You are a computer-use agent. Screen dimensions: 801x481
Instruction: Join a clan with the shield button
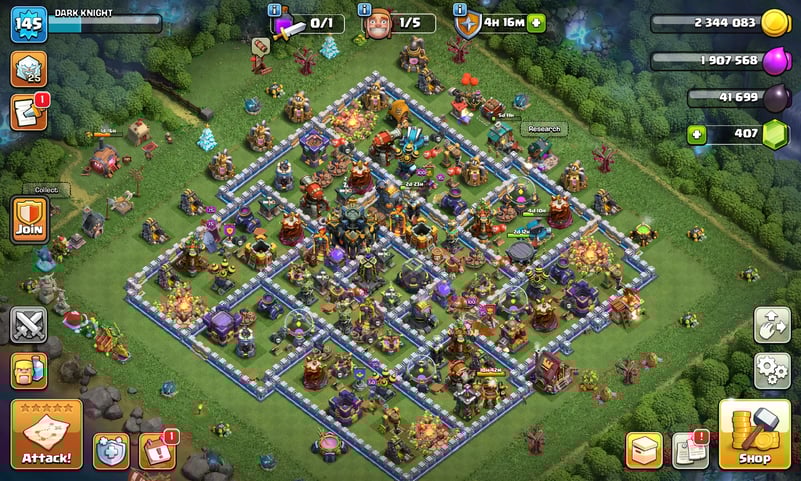point(30,218)
